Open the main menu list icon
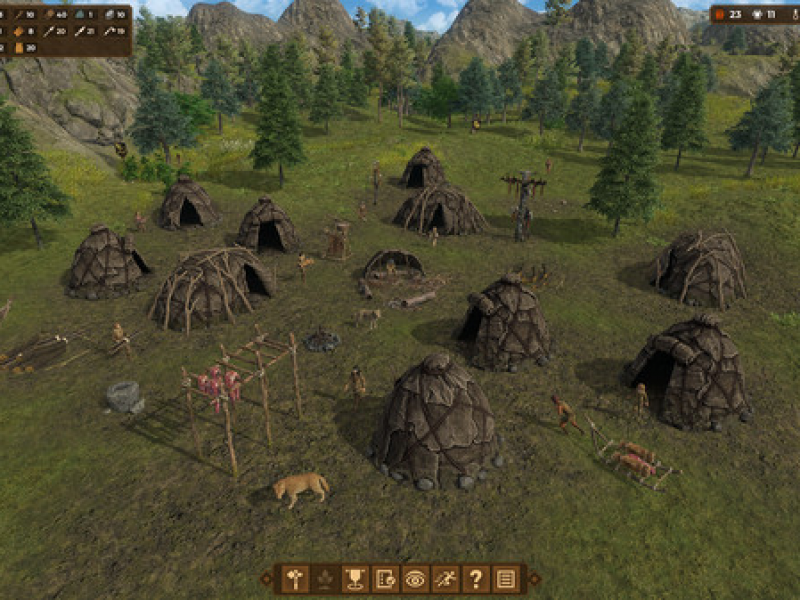Viewport: 800px width, 600px height. [x=506, y=578]
